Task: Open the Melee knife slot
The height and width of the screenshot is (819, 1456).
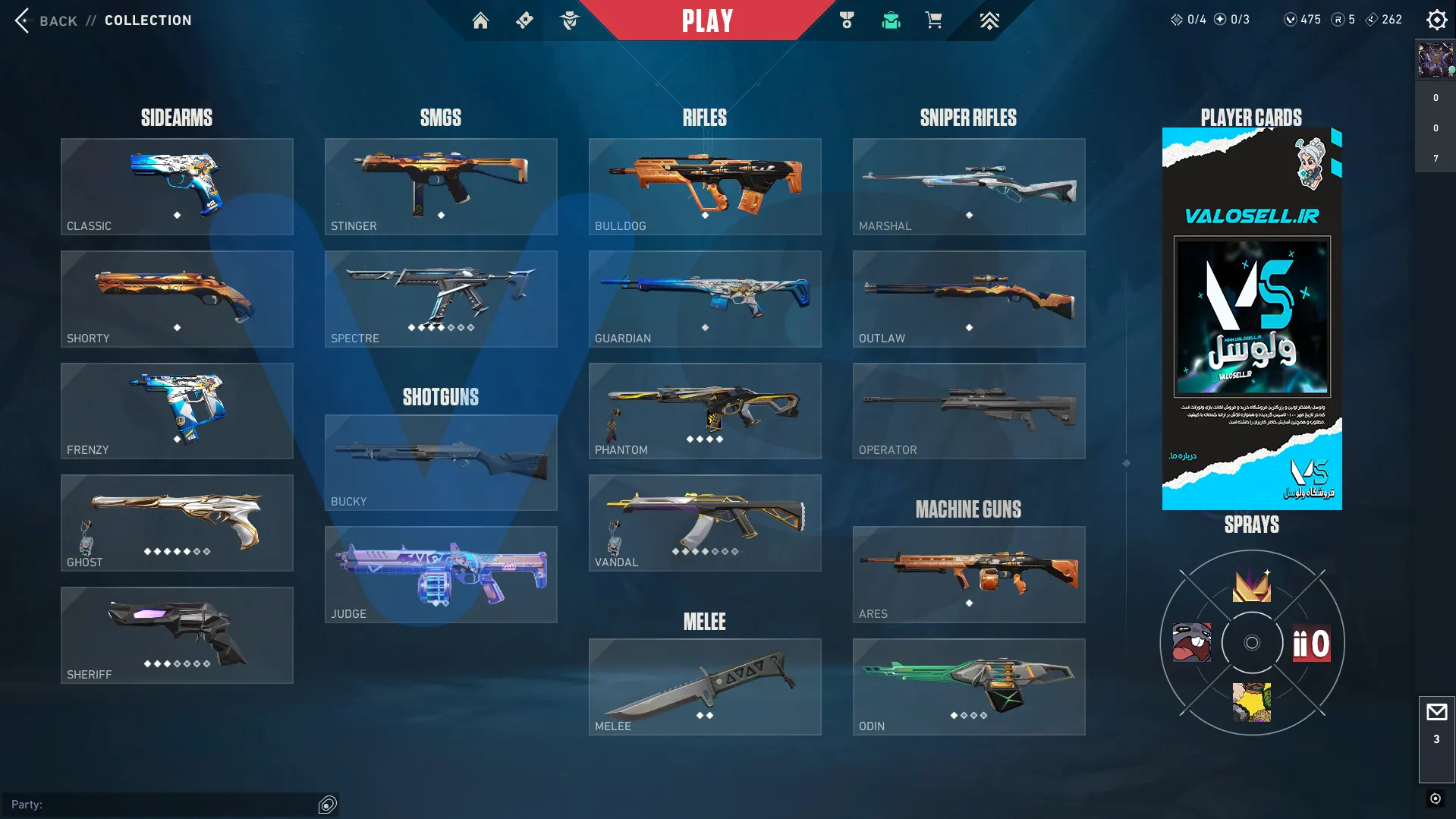Action: (x=705, y=687)
